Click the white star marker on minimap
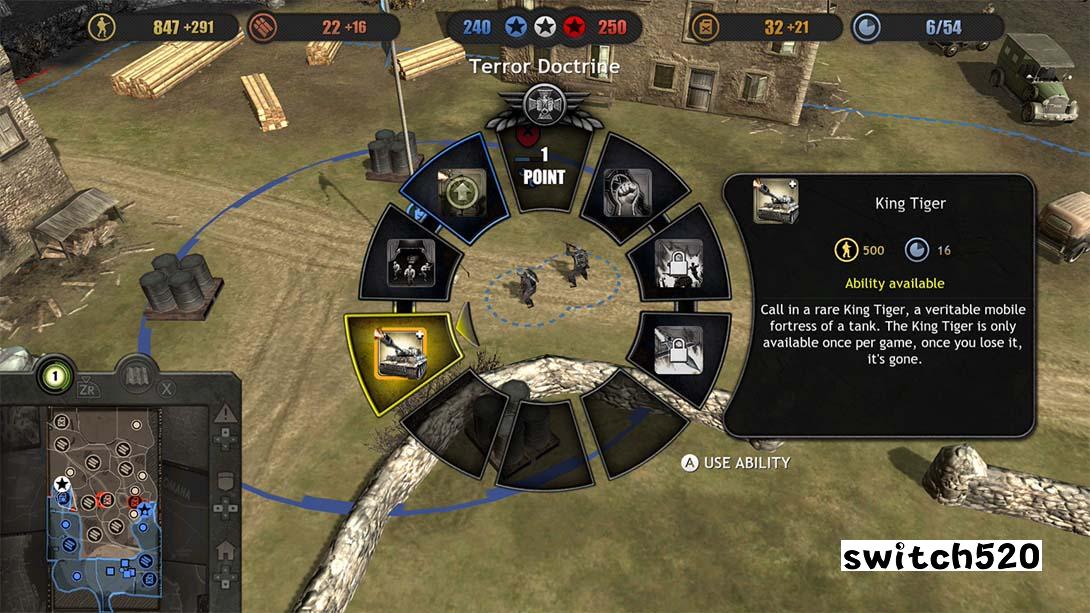The width and height of the screenshot is (1090, 613). 62,484
